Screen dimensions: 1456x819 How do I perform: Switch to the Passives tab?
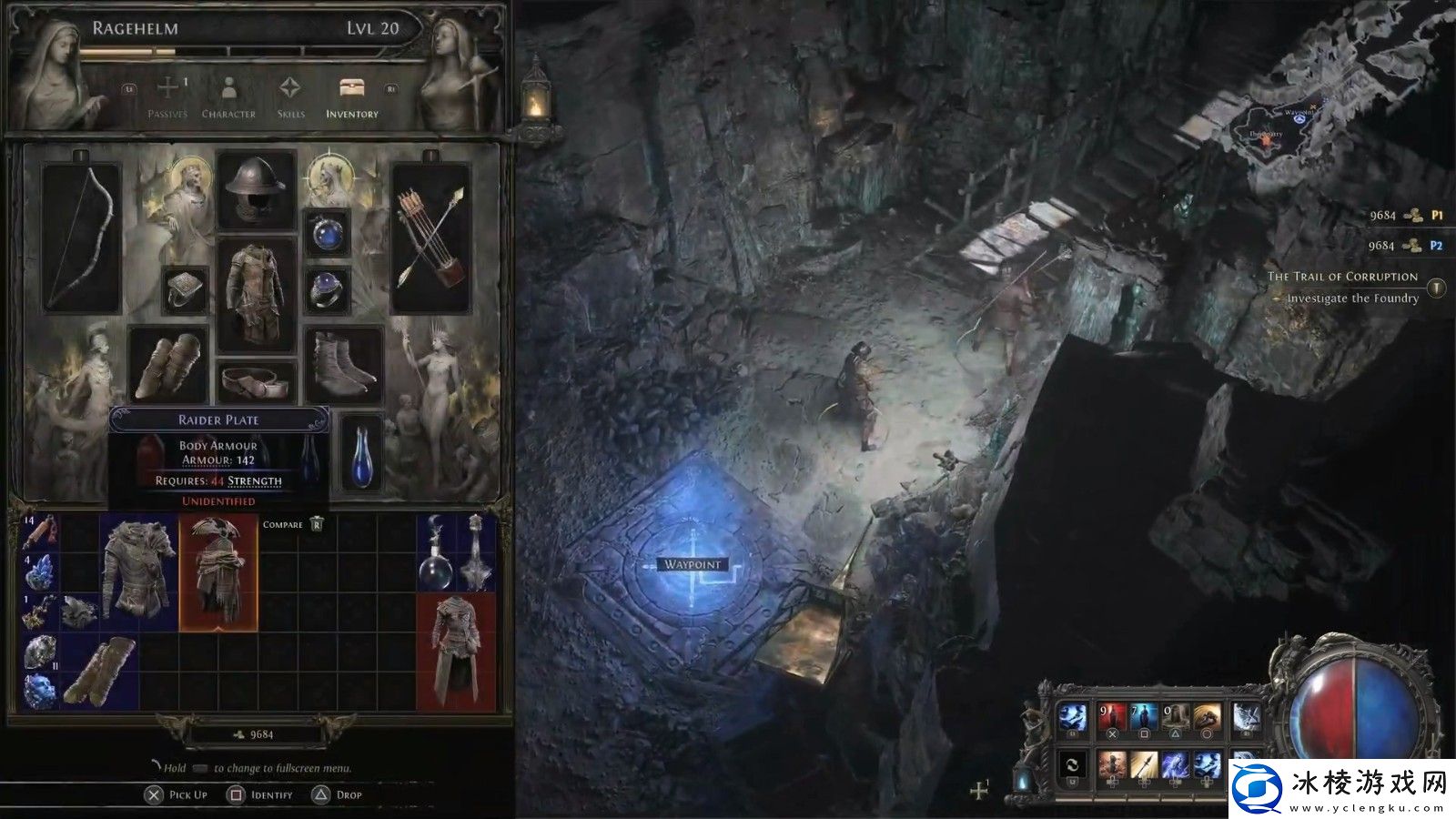[x=167, y=97]
